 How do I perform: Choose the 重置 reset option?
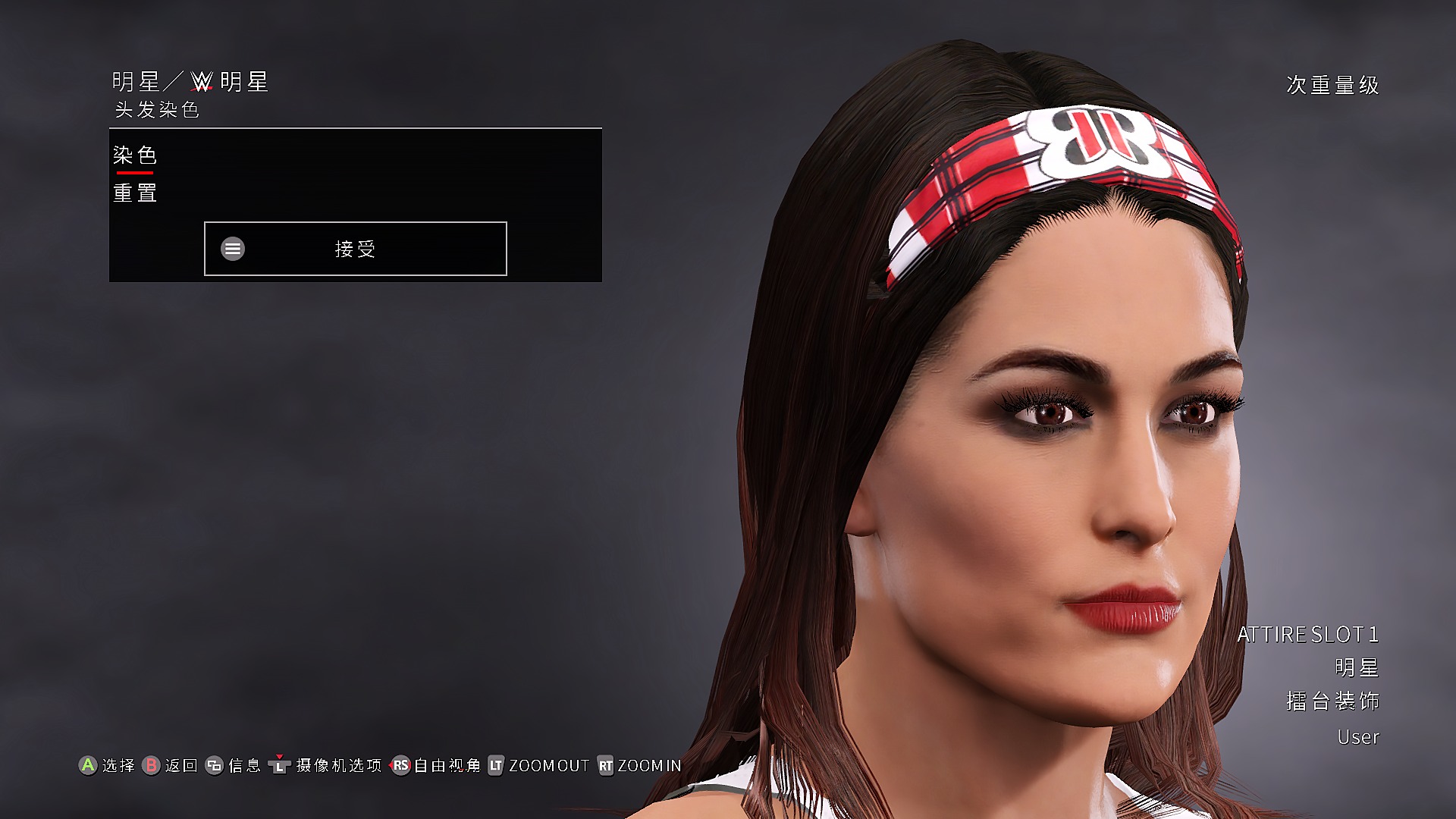(135, 193)
